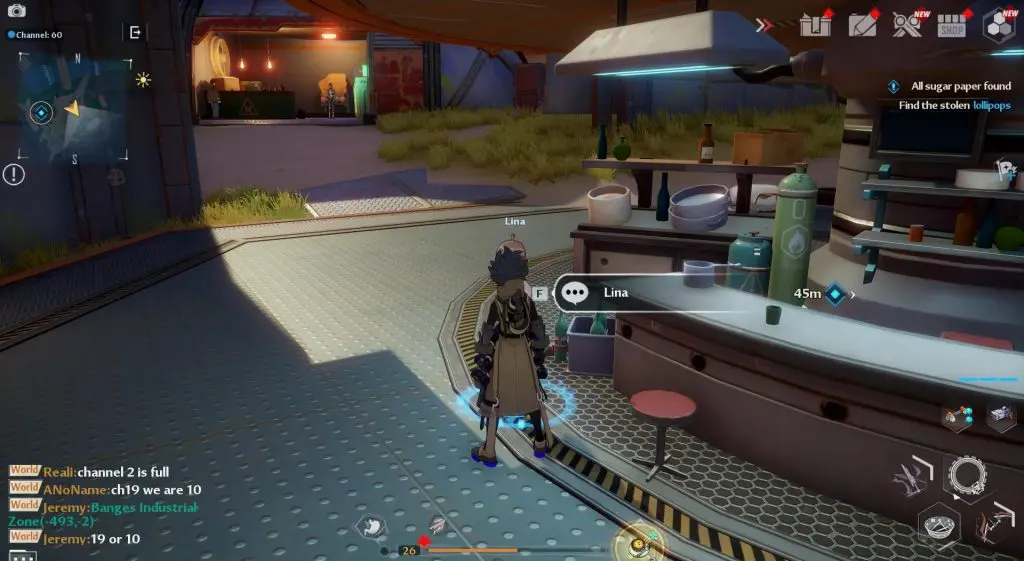1024x561 pixels.
Task: Open the crossed tools icon marked NEW
Action: coord(907,24)
